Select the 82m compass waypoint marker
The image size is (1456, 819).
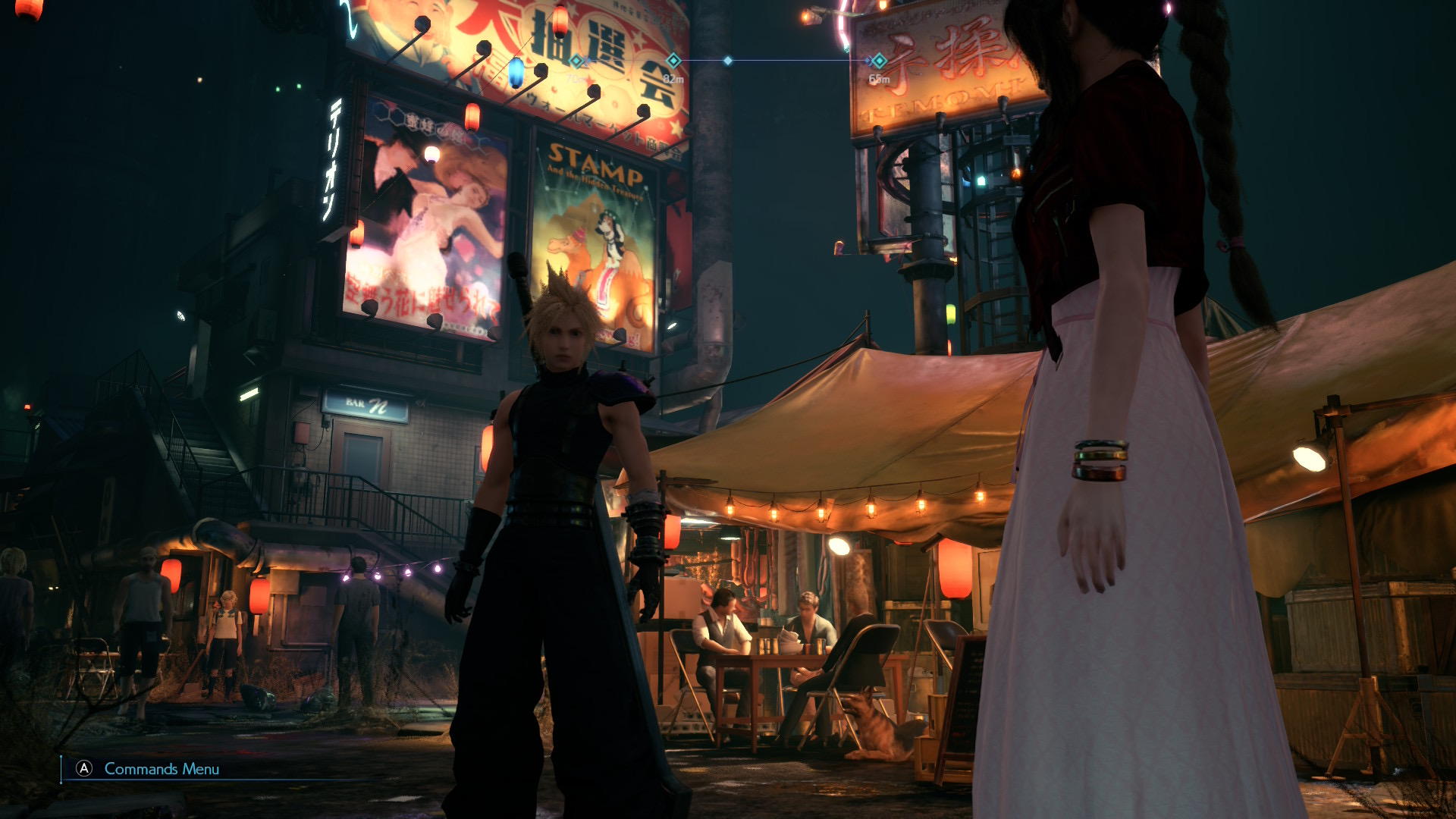[673, 60]
